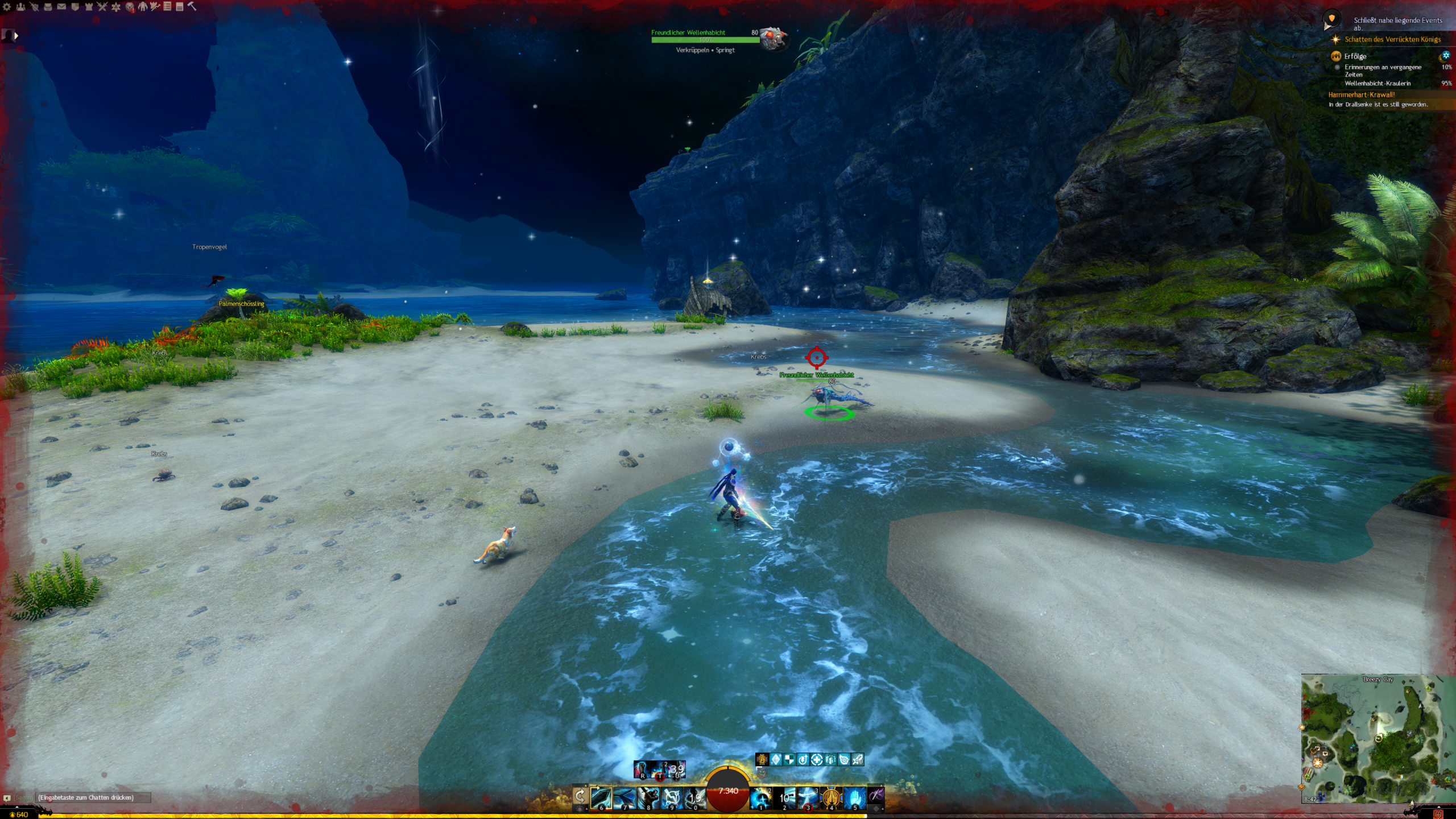Expand the party portrait arrow
The image size is (1456, 819).
coord(16,36)
